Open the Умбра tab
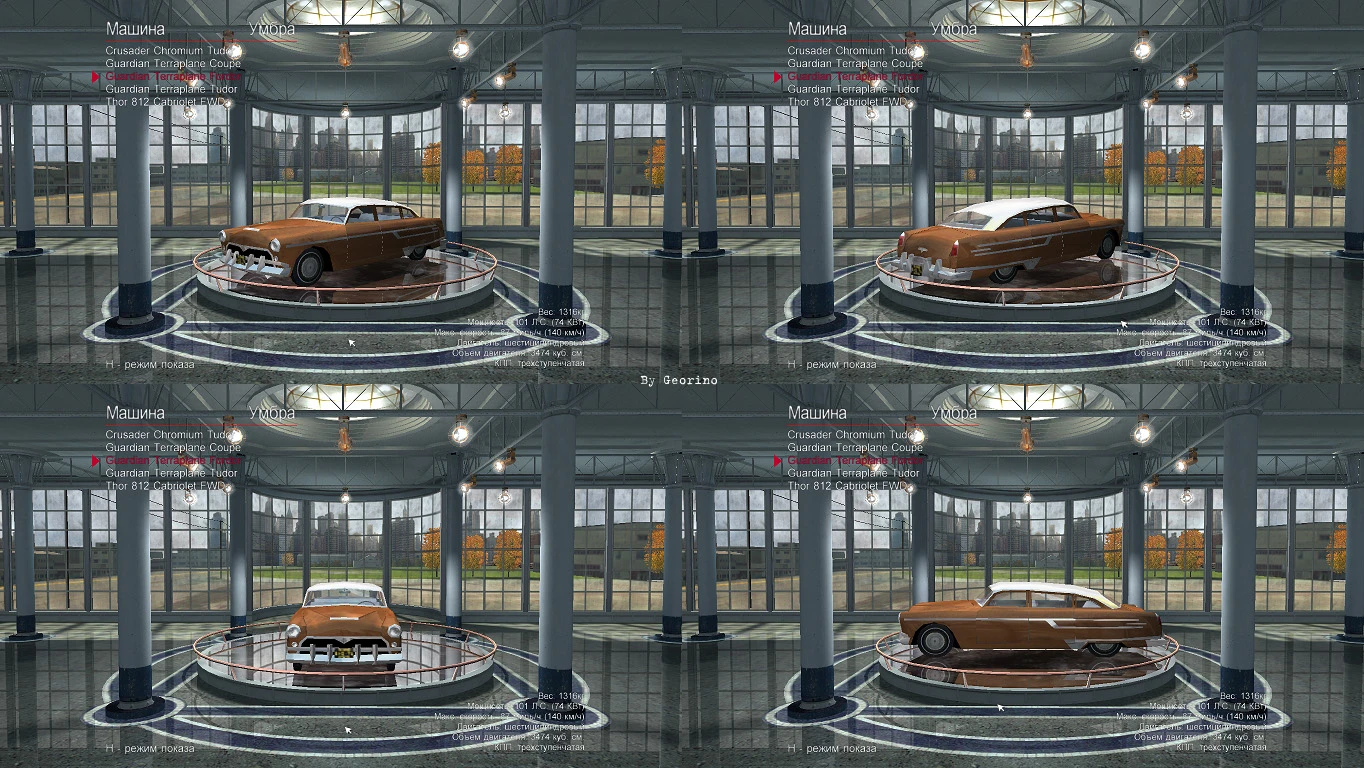This screenshot has width=1364, height=768. tap(273, 29)
